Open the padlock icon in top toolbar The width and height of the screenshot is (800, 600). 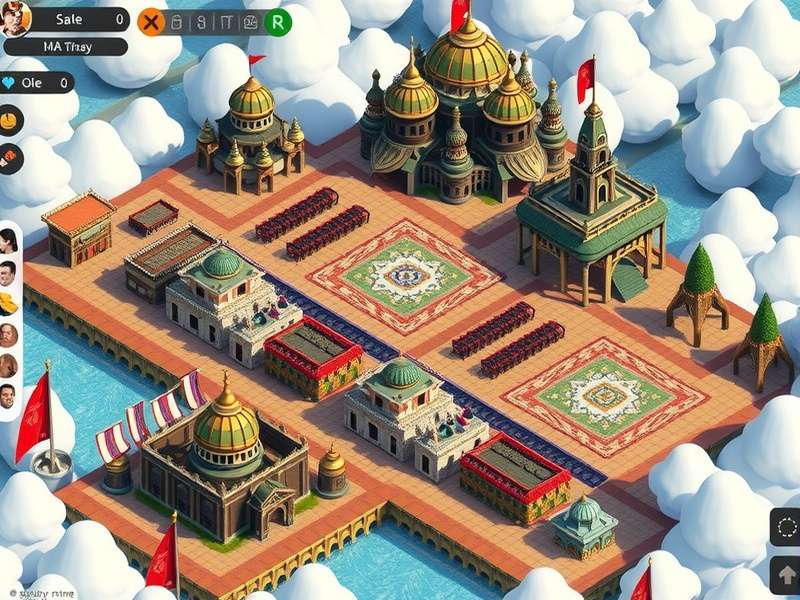(175, 21)
